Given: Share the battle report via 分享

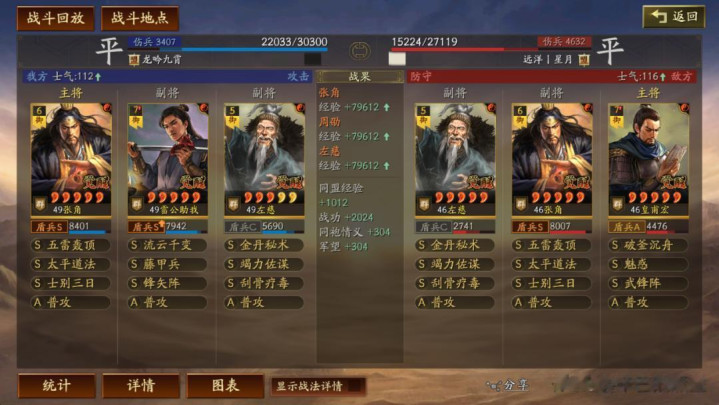Looking at the screenshot, I should coord(509,385).
